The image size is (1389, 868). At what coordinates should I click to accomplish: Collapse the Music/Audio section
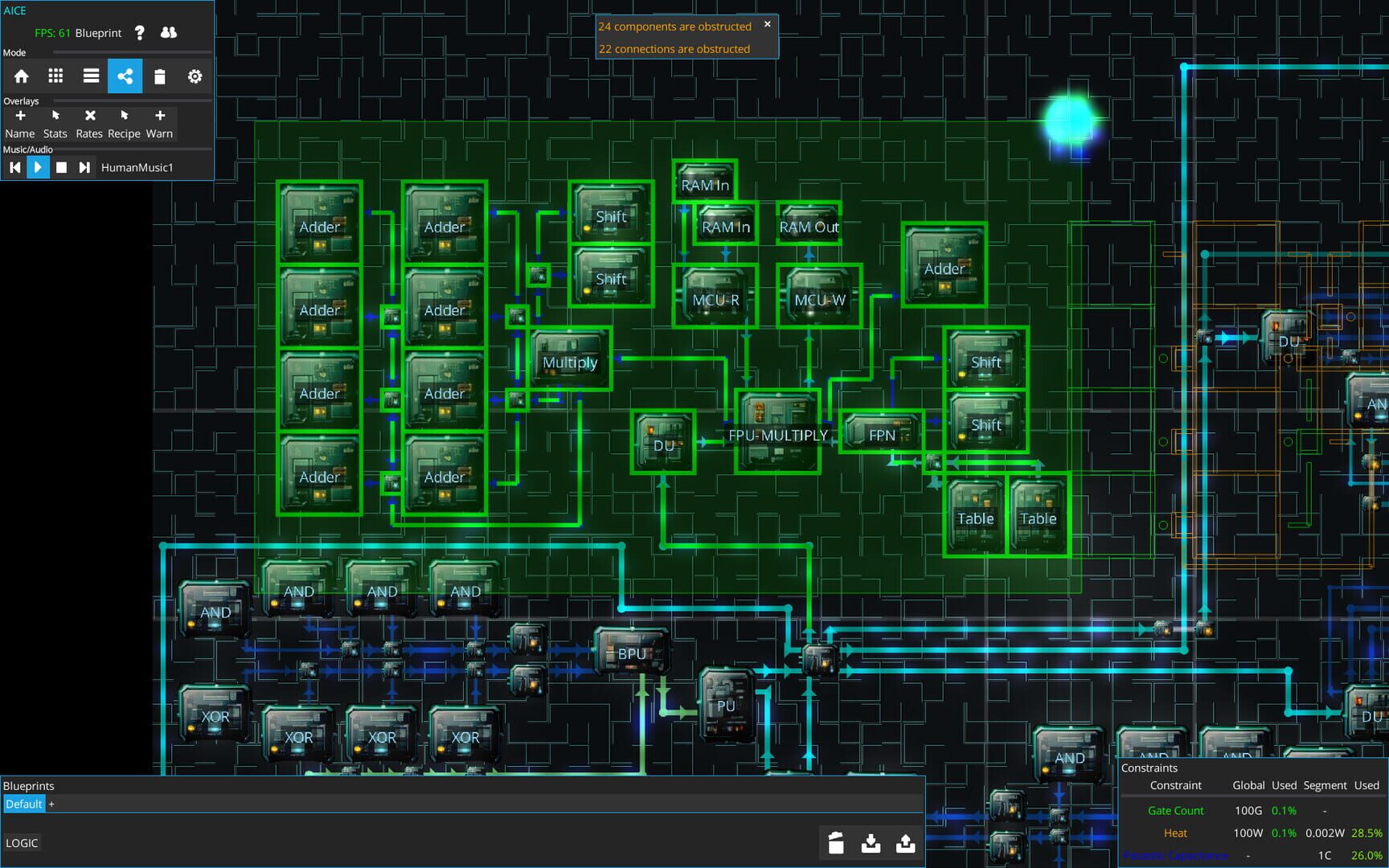(28, 149)
